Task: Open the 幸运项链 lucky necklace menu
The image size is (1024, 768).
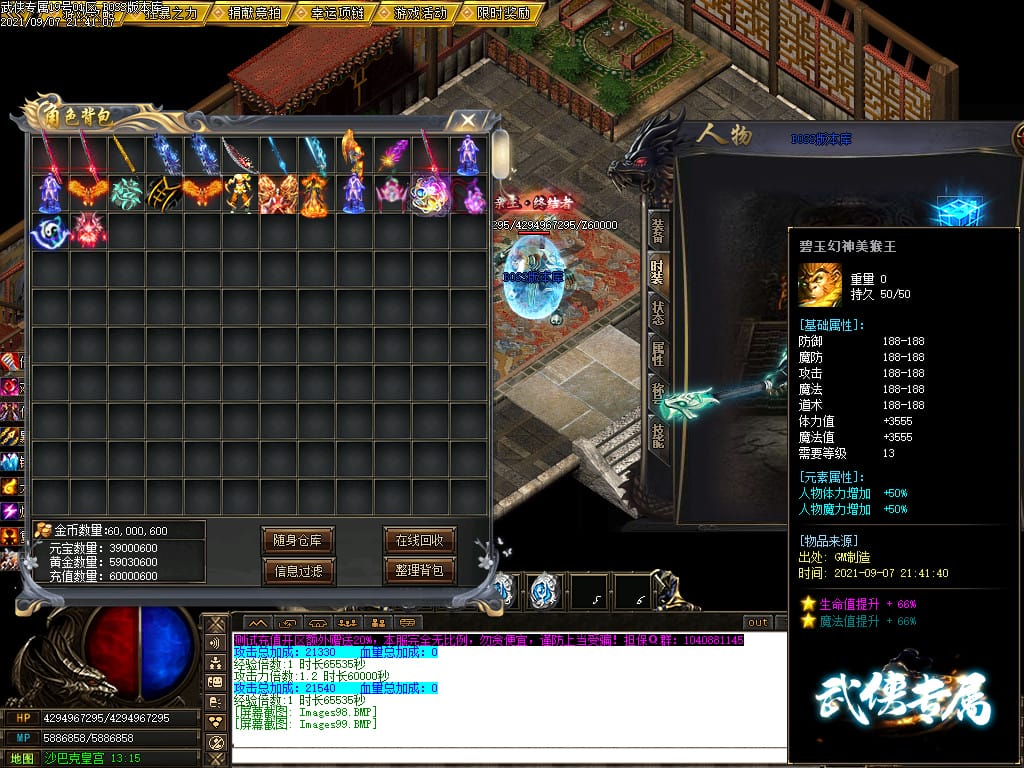Action: point(337,13)
